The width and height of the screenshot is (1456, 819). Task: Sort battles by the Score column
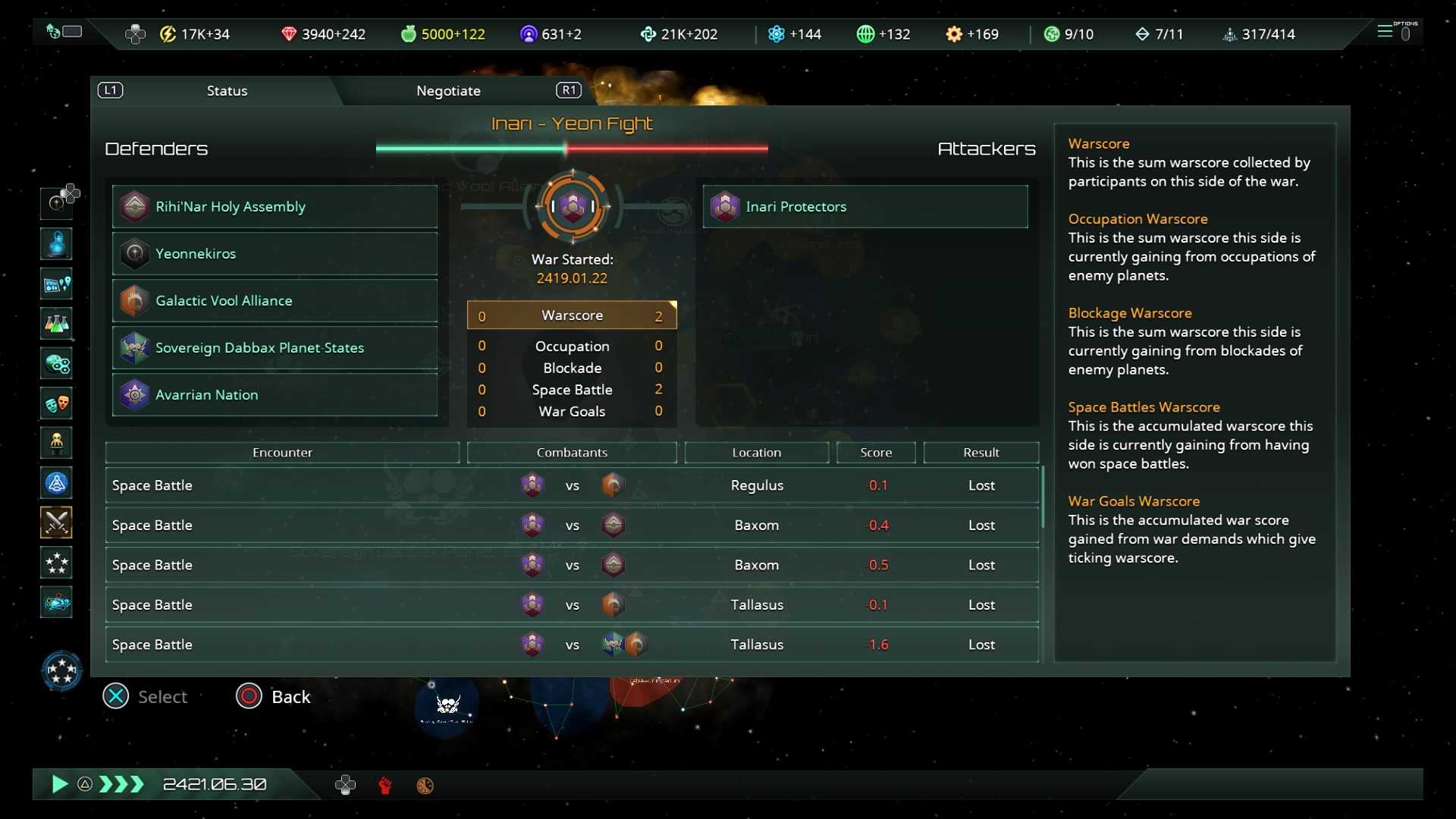(876, 453)
